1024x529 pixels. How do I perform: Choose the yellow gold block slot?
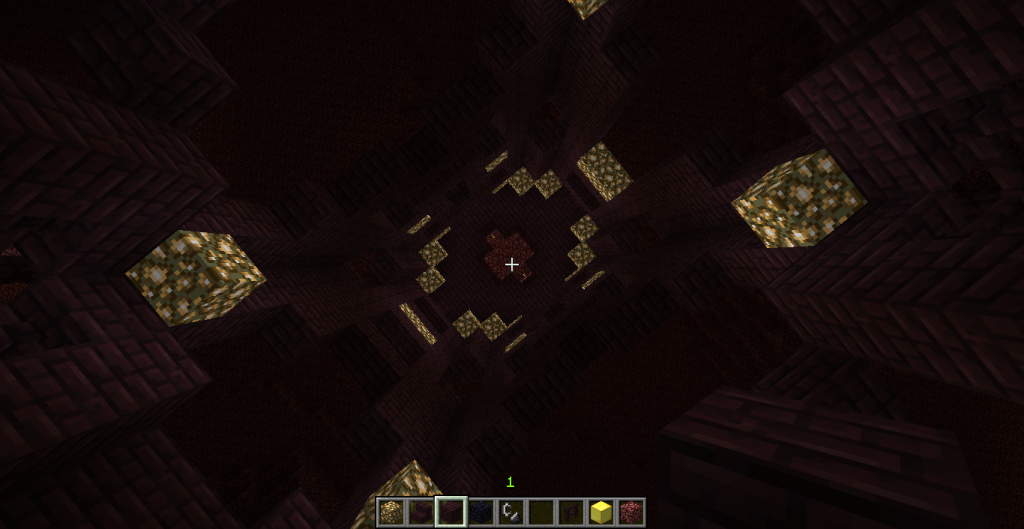coord(601,512)
